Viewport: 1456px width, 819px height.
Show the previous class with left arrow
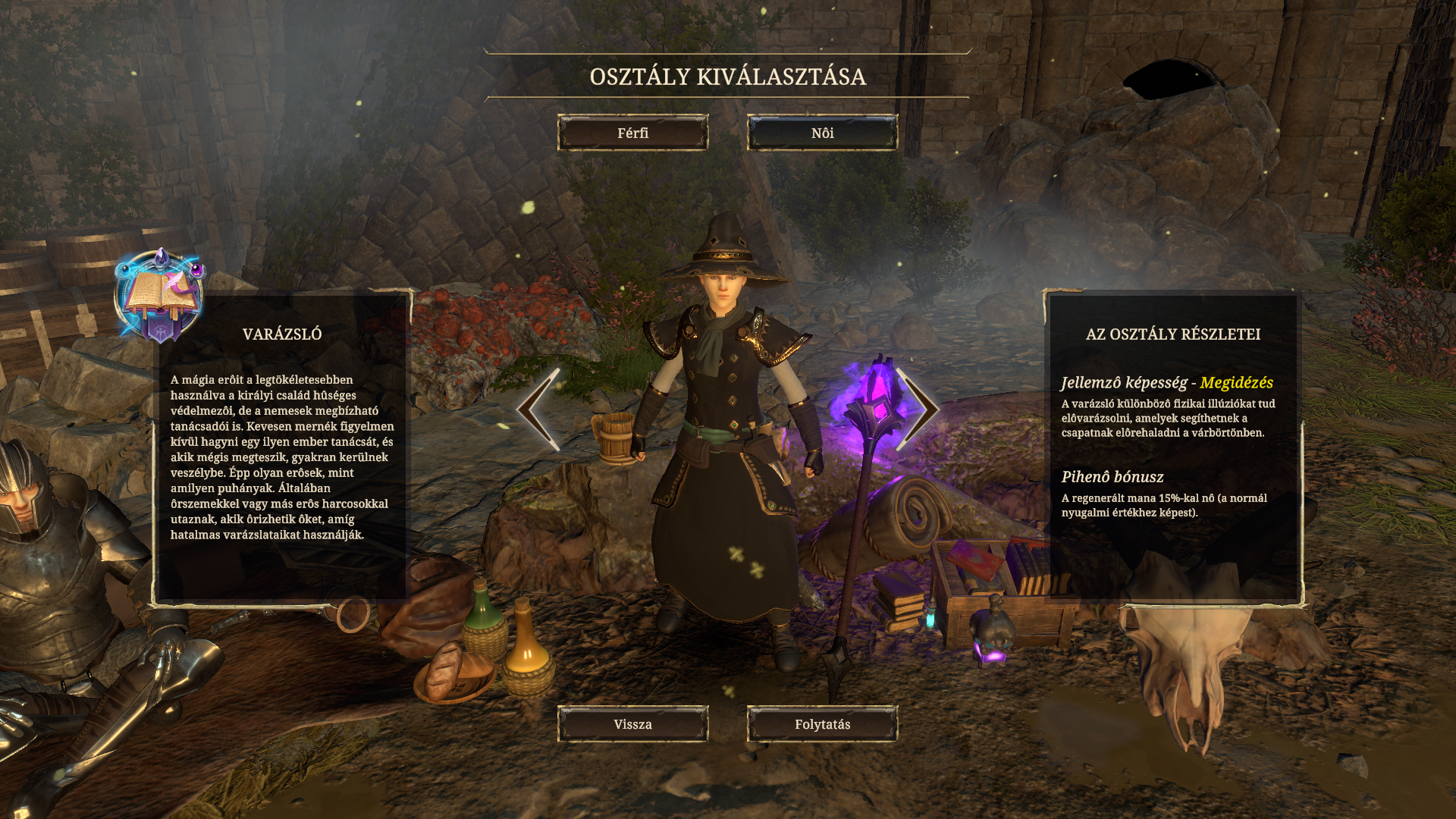[x=539, y=409]
